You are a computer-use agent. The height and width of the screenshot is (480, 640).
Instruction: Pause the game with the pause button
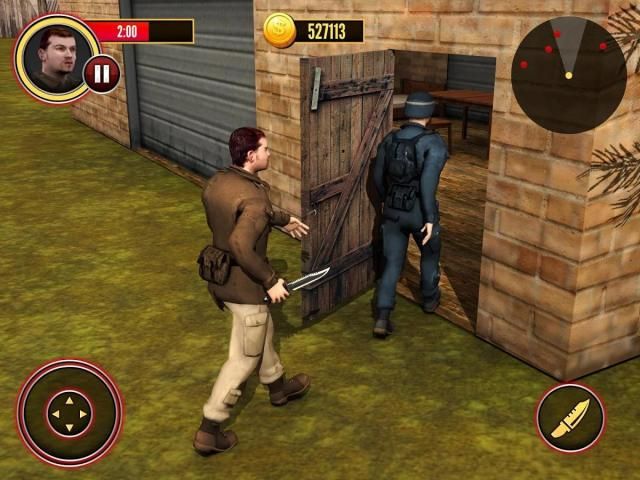[101, 73]
